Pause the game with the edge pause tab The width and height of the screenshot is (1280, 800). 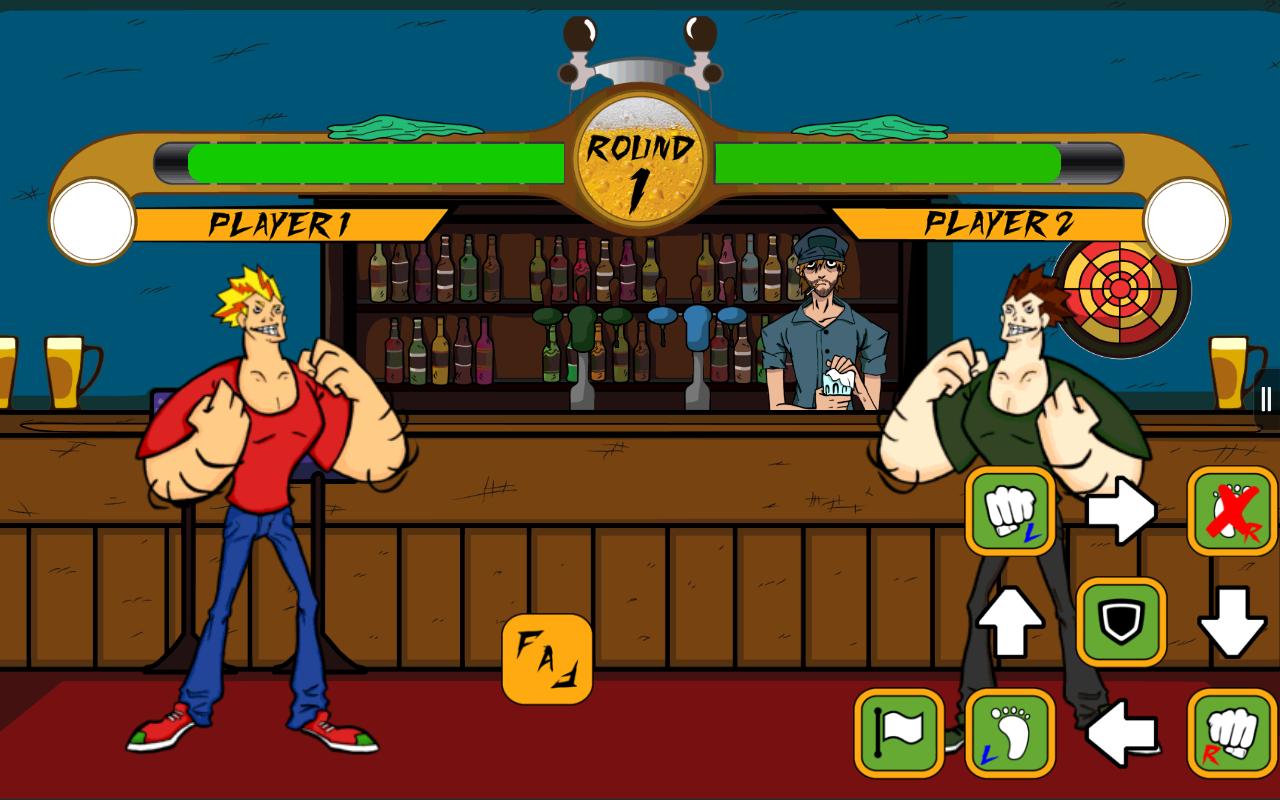pyautogui.click(x=1267, y=399)
